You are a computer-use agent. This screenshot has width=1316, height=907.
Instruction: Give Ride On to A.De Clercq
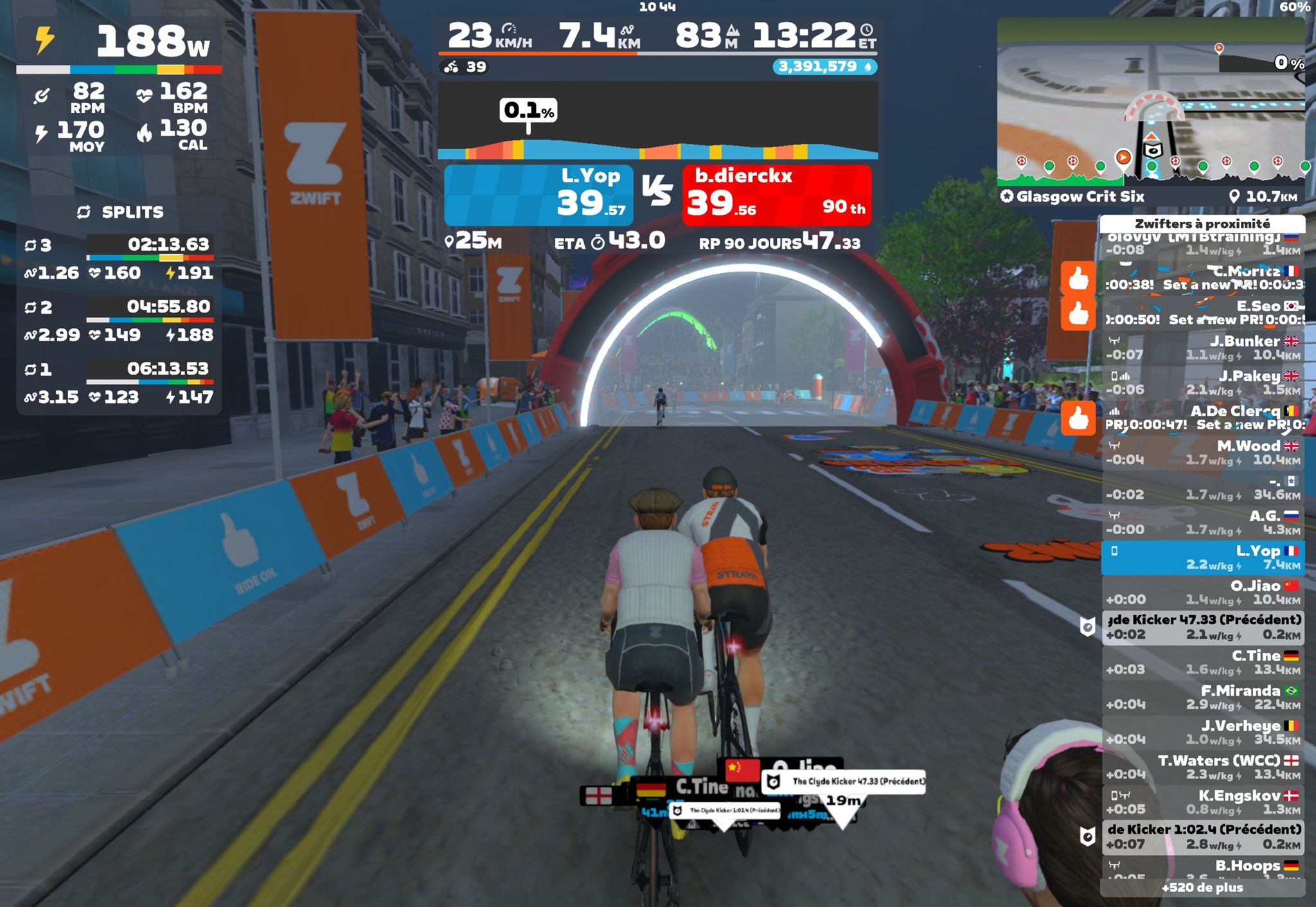pos(1078,418)
